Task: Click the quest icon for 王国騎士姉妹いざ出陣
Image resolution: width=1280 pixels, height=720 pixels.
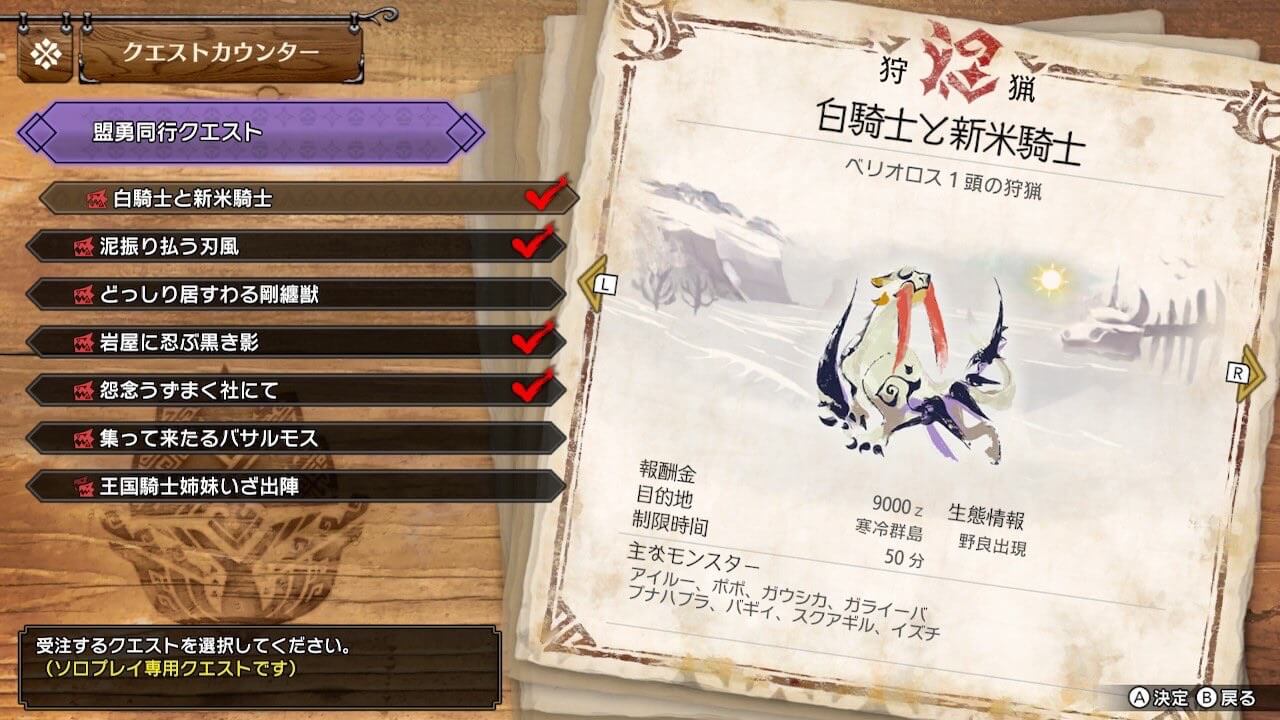Action: (86, 487)
